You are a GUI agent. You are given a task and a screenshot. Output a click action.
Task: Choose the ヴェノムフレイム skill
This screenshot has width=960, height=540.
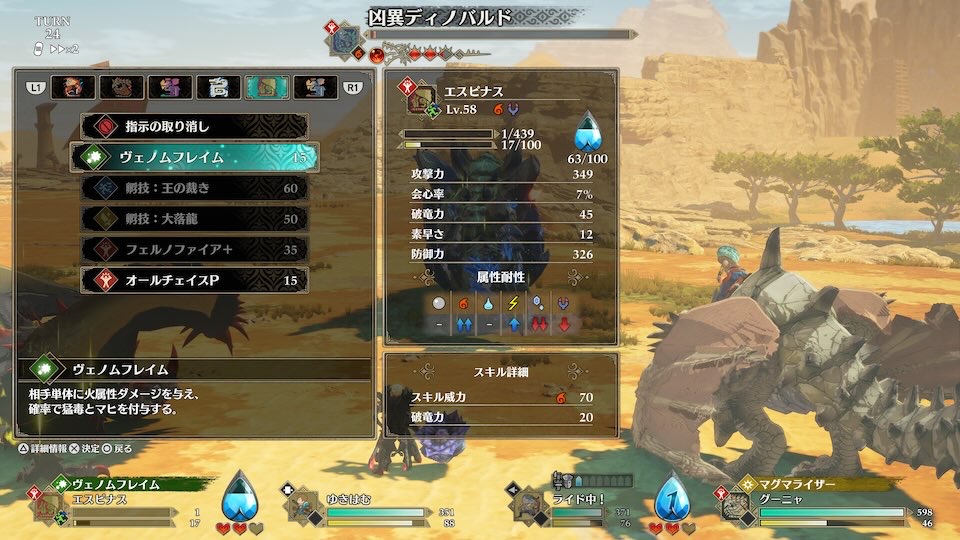[x=193, y=157]
